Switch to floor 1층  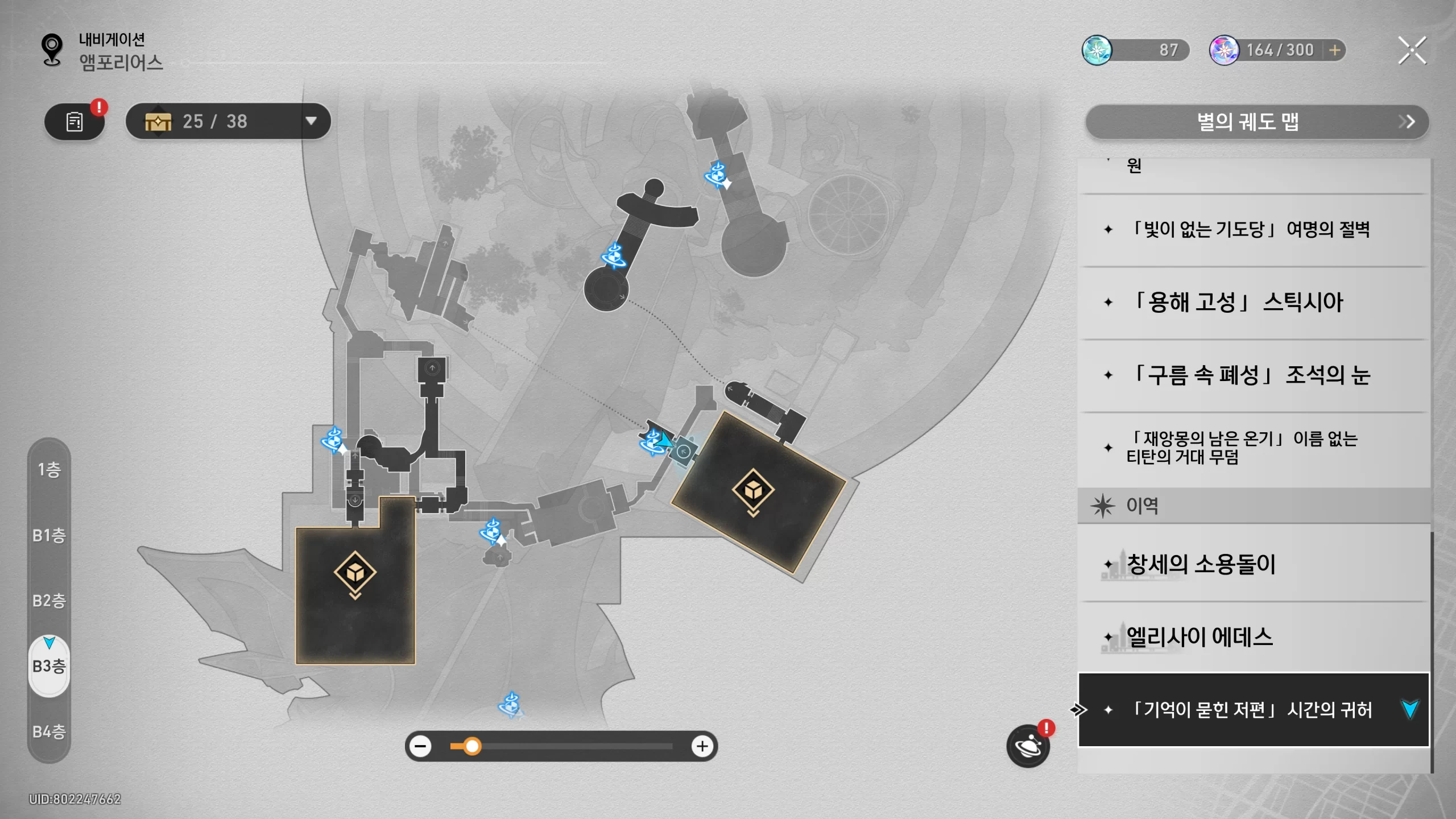(x=49, y=470)
